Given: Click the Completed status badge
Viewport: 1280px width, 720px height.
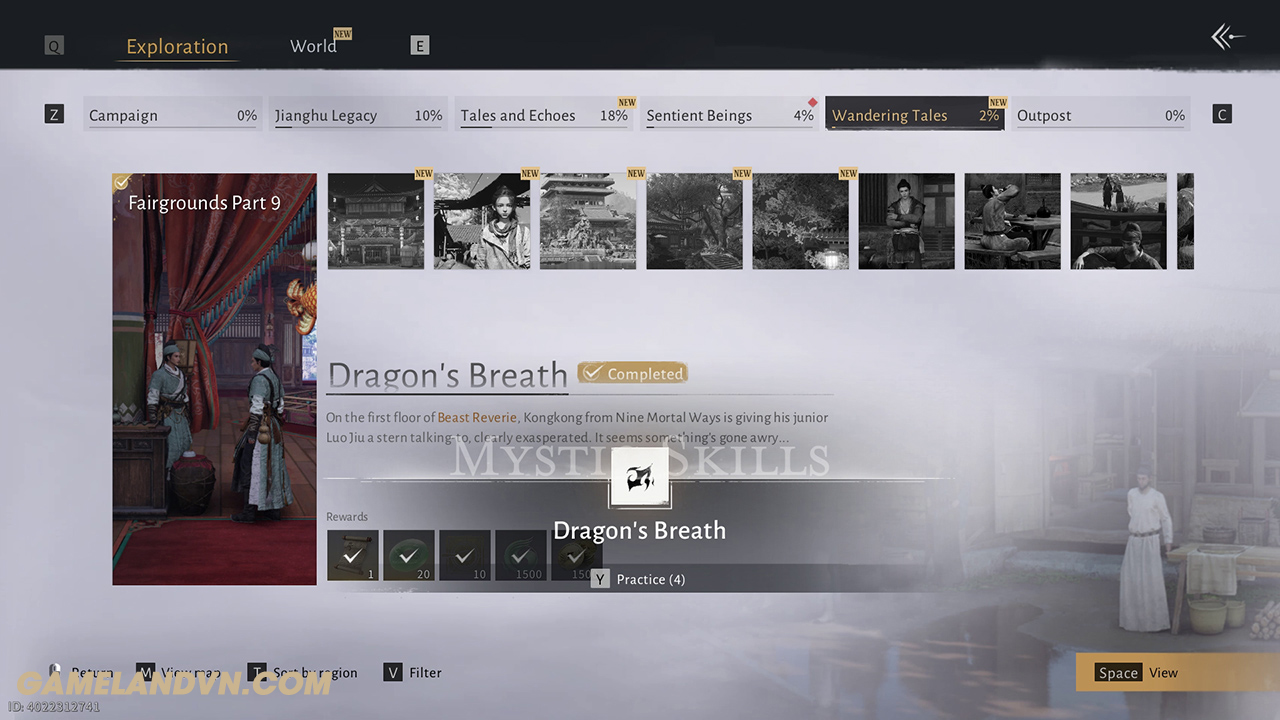Looking at the screenshot, I should (632, 372).
